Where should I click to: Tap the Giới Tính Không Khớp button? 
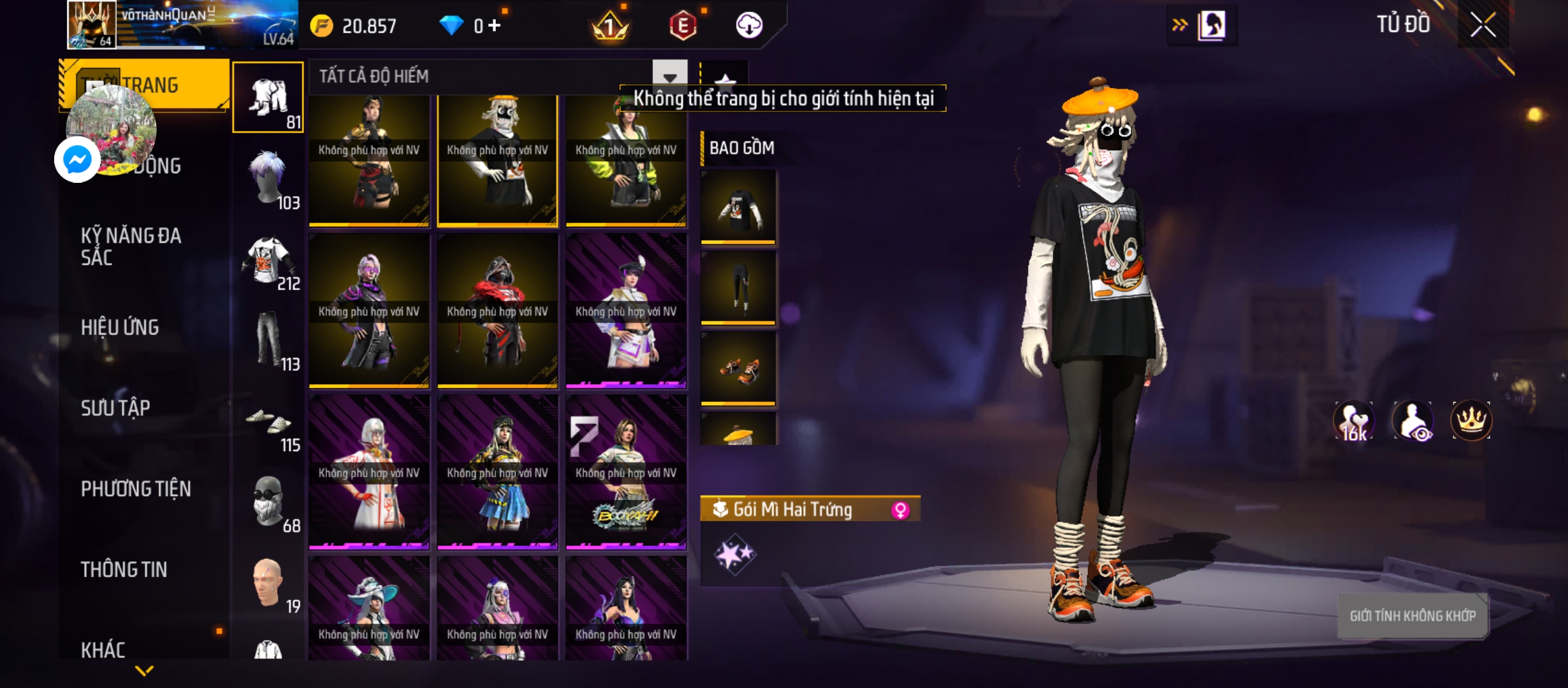[1412, 616]
